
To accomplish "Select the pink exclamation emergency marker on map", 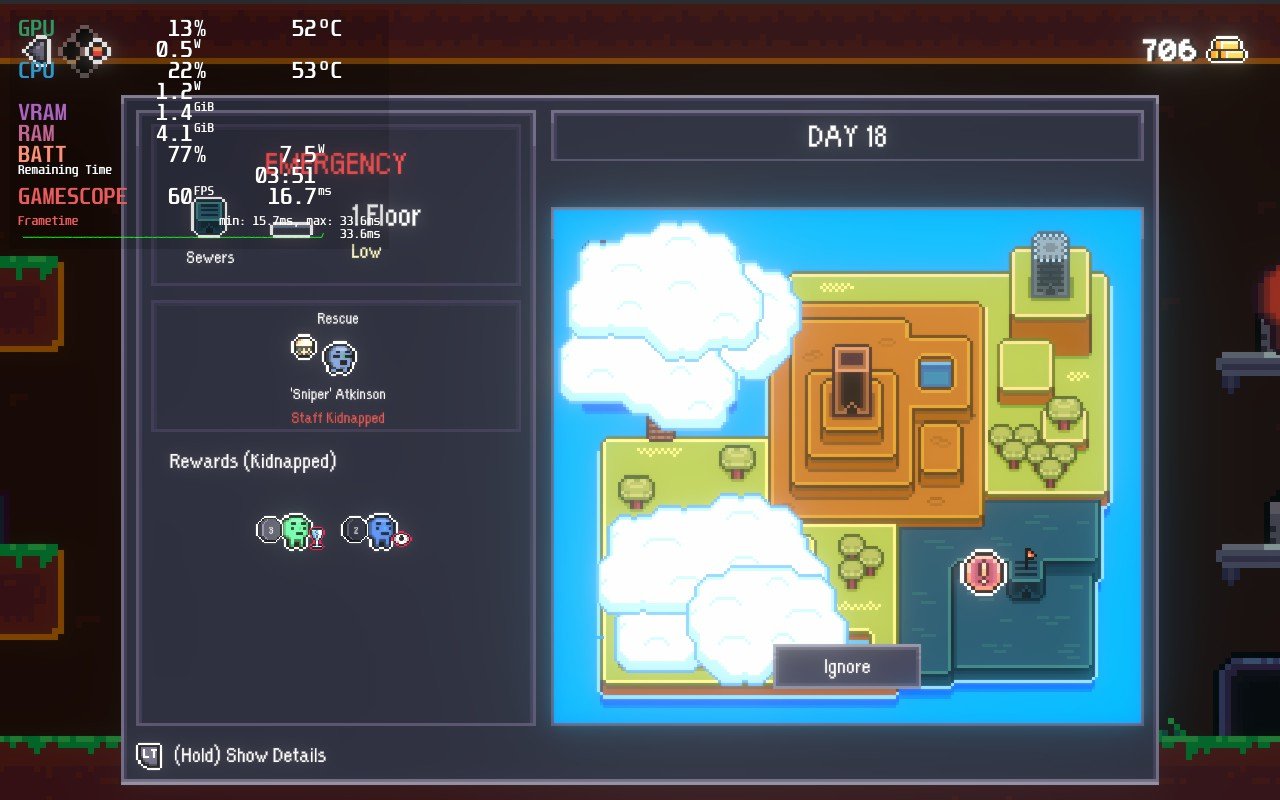I will pos(981,572).
